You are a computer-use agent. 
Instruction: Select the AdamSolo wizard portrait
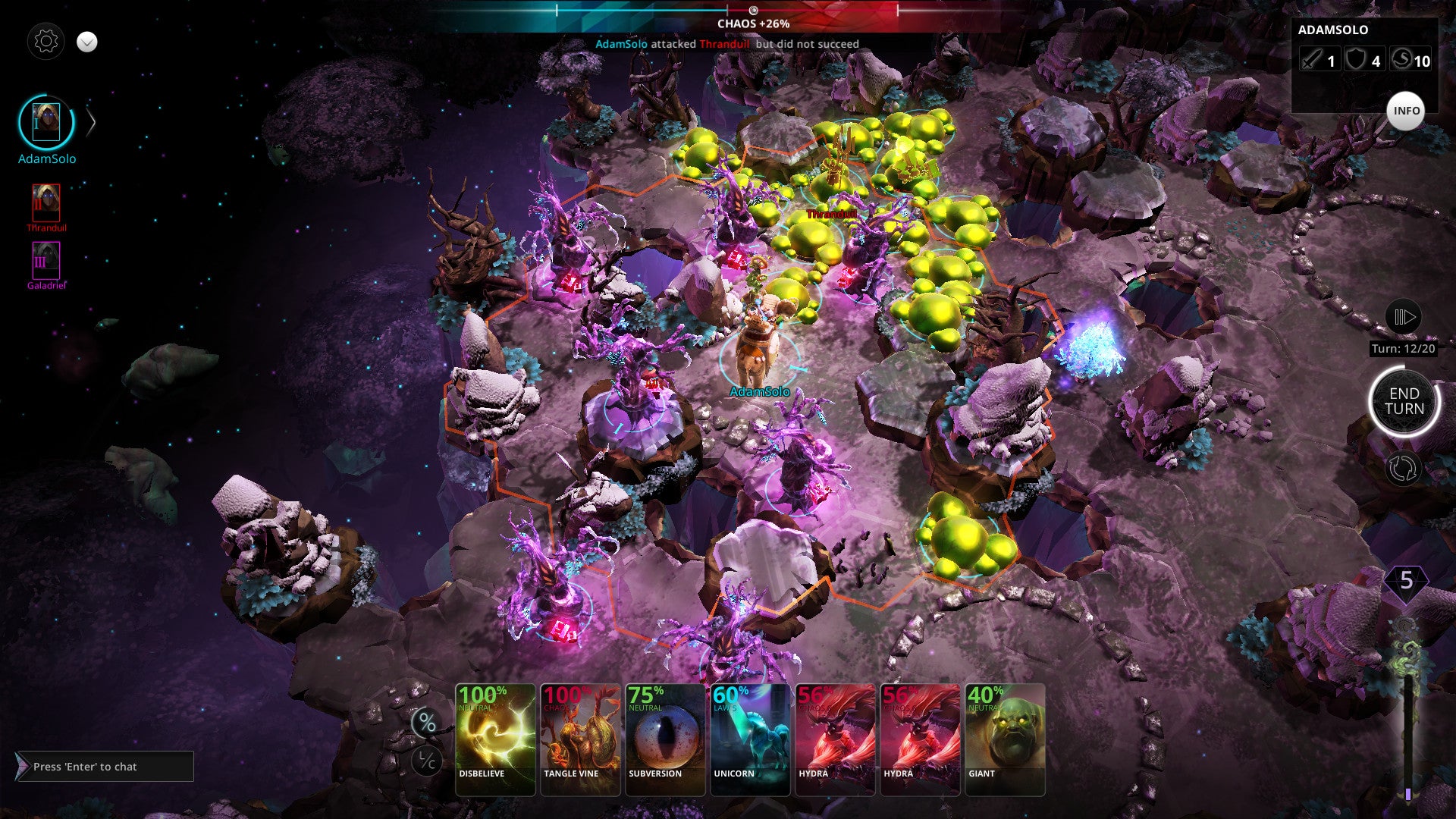point(46,122)
